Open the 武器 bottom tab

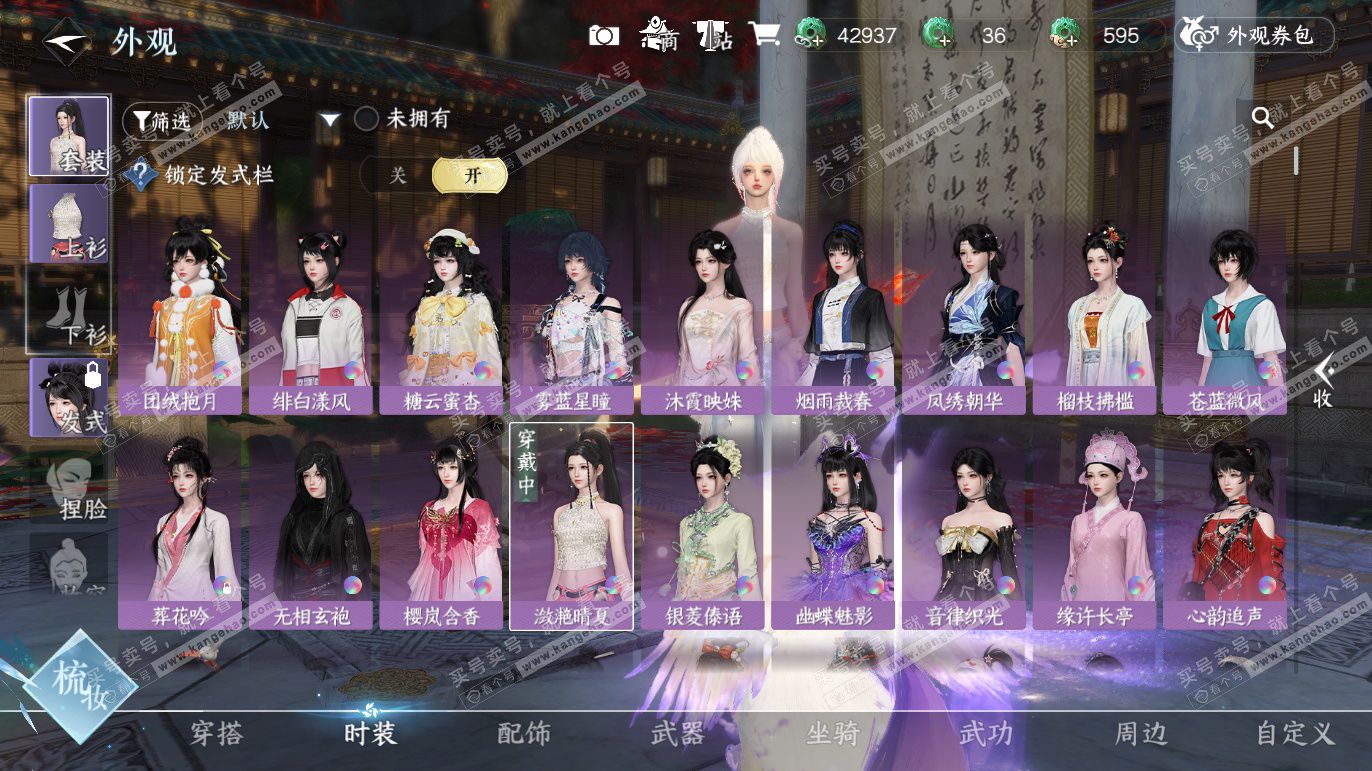pyautogui.click(x=678, y=734)
